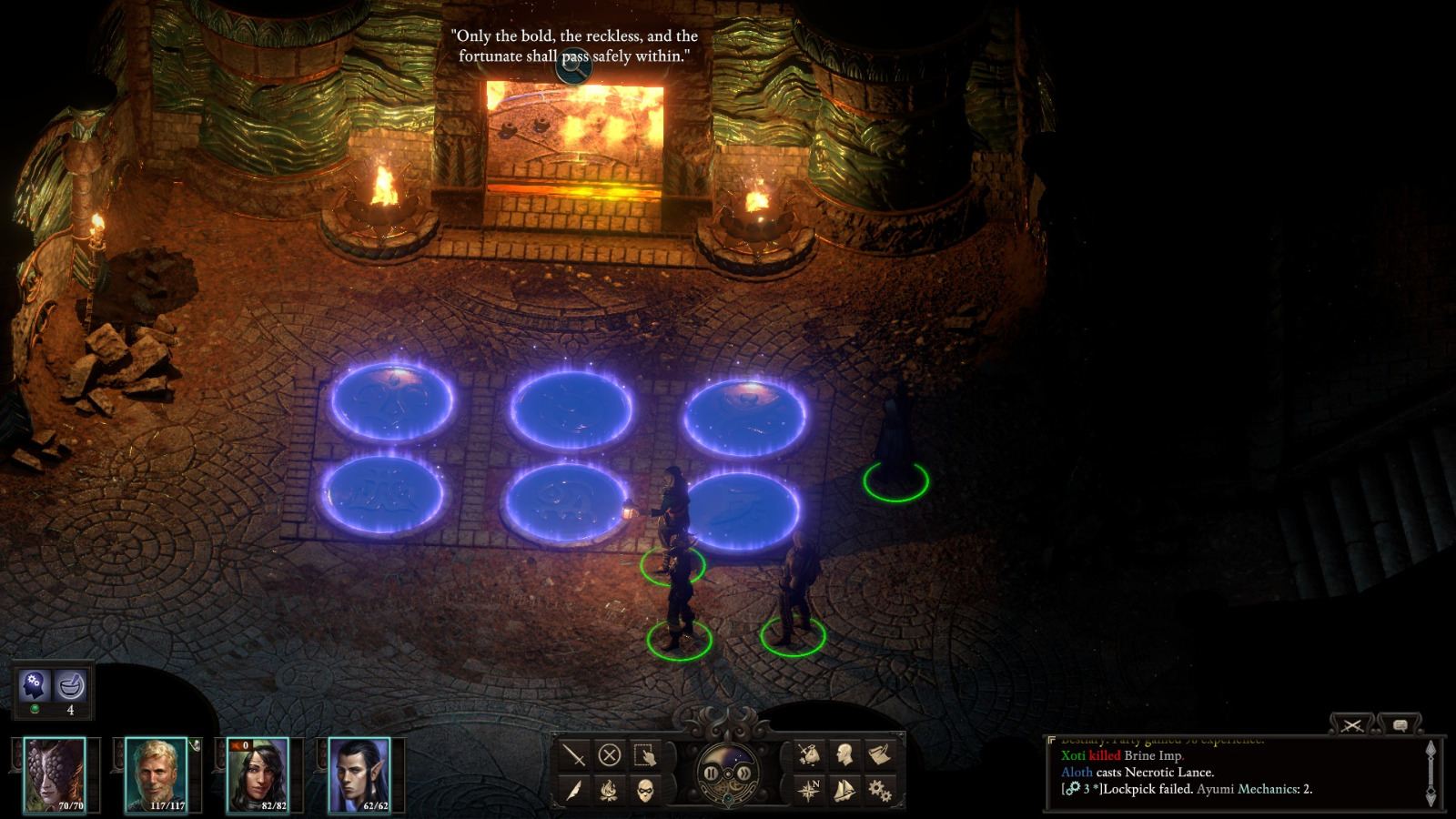
Task: Select the attack sword icon
Action: [573, 755]
